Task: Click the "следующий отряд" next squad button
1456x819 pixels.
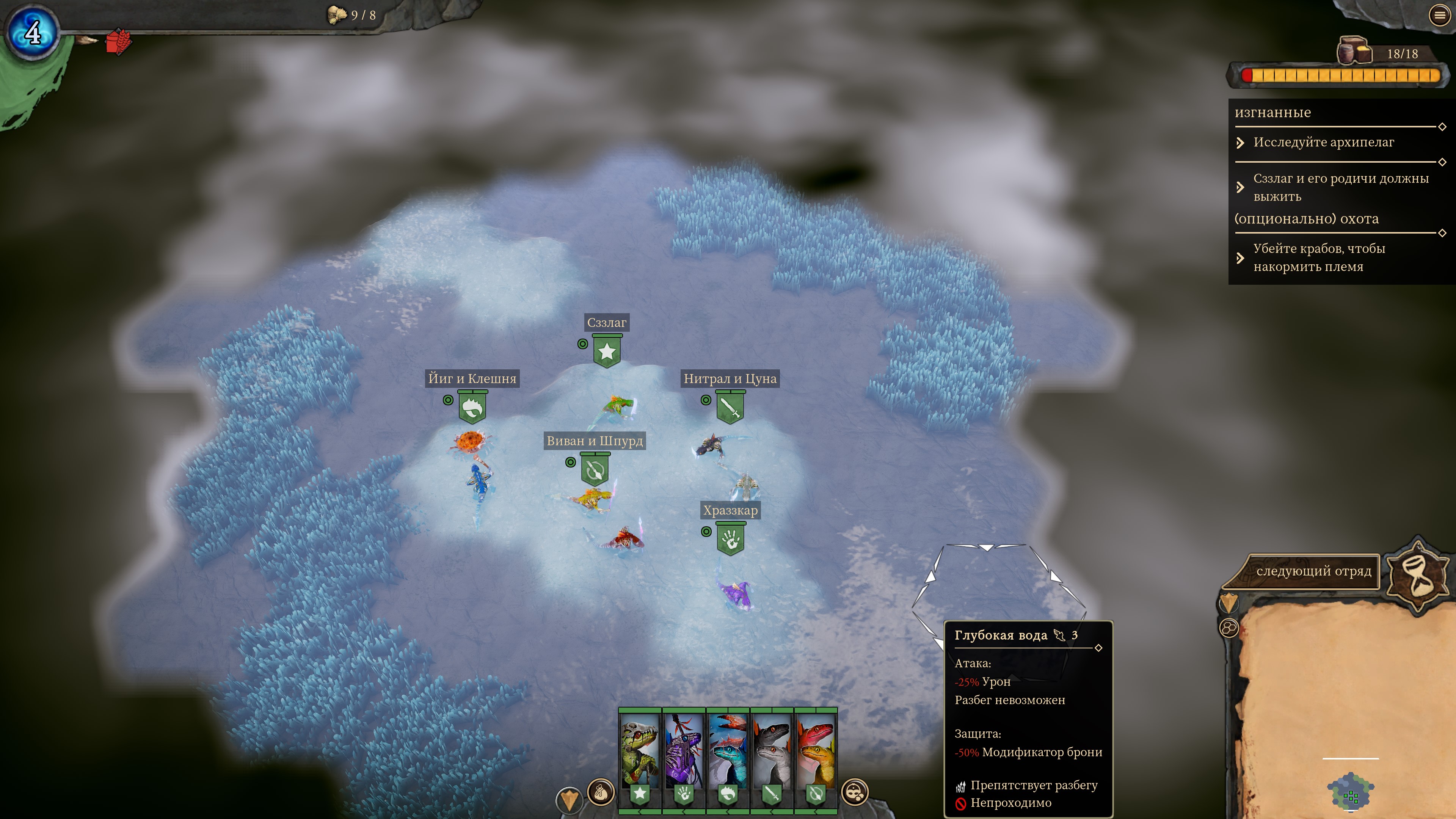Action: (1313, 571)
